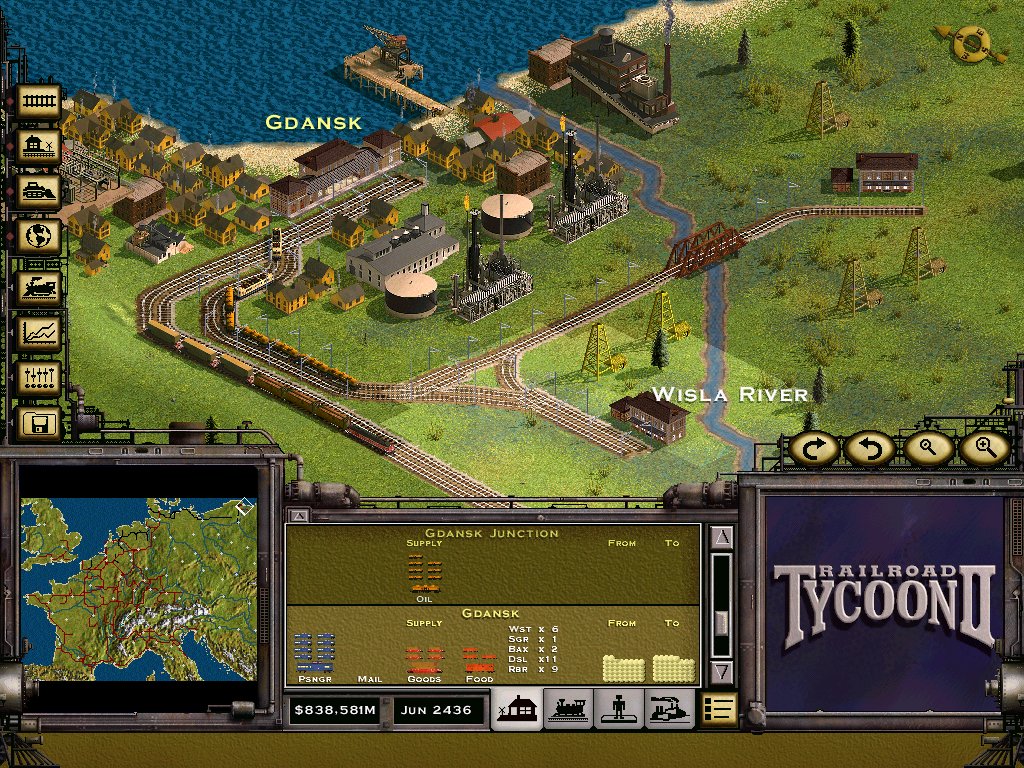Click the globe overview button
Viewport: 1024px width, 768px height.
[x=40, y=238]
